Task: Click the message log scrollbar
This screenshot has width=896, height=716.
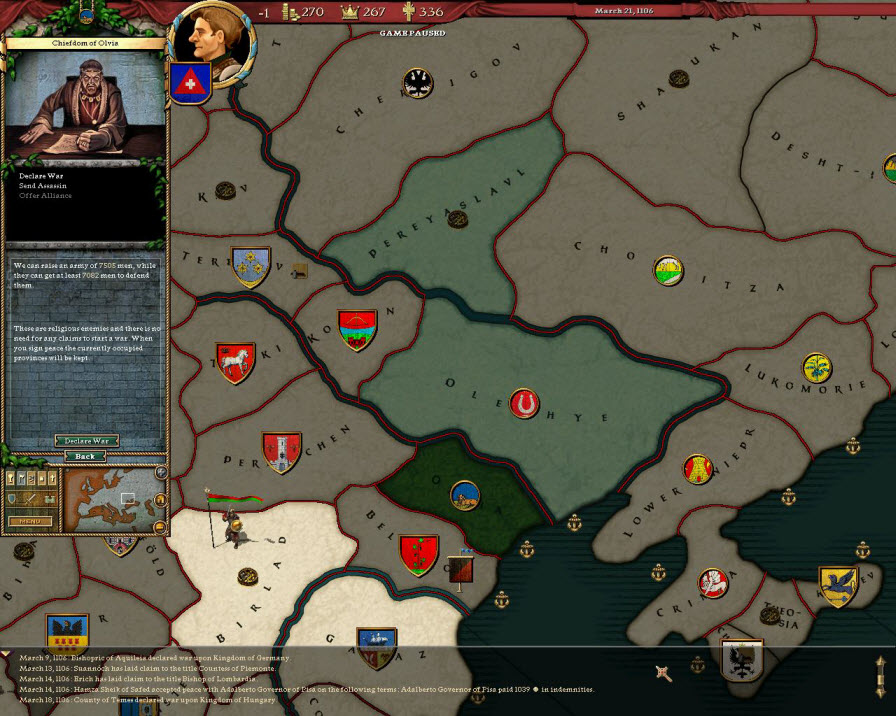Action: [880, 675]
